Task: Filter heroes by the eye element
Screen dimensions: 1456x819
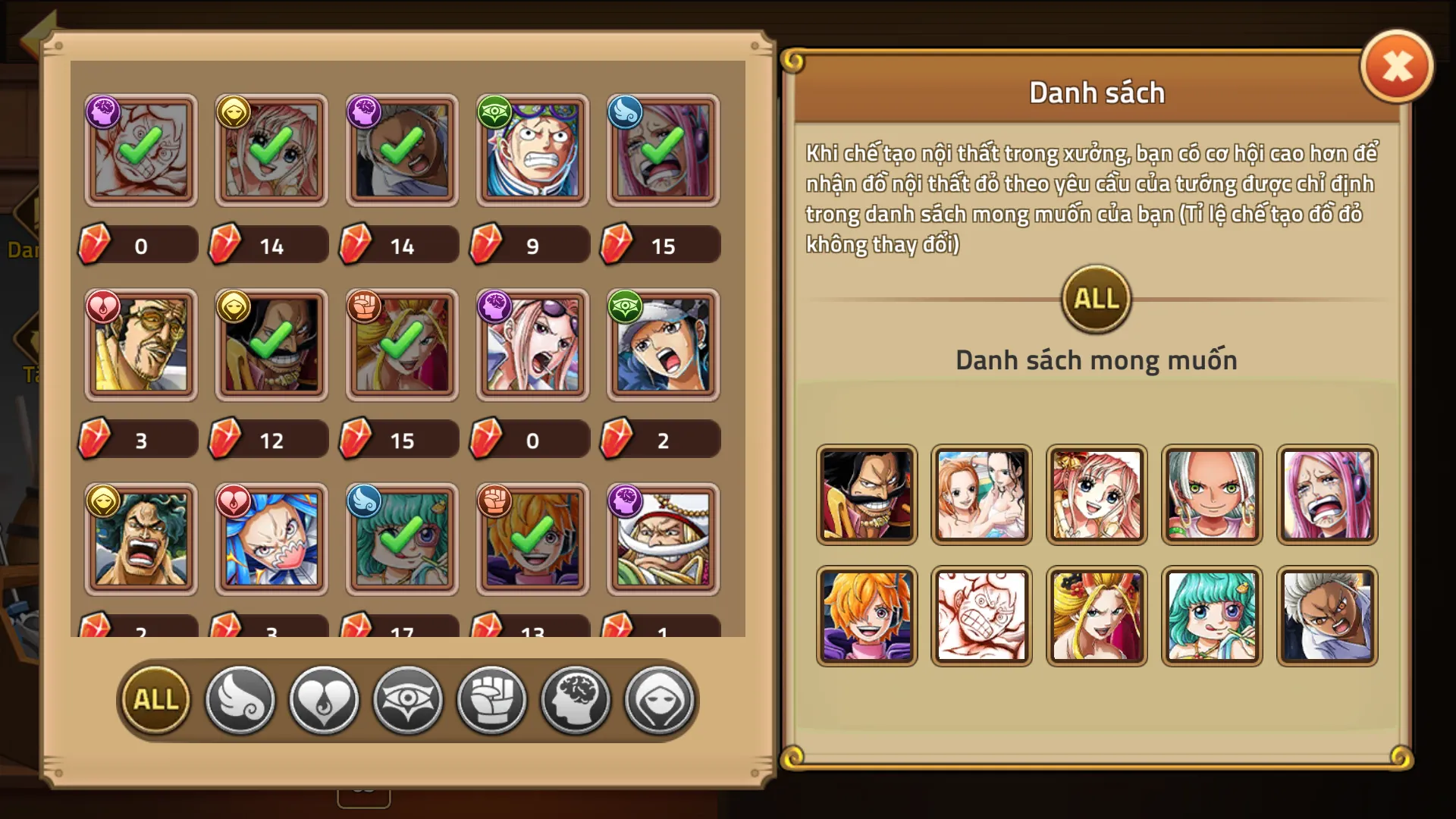Action: [406, 700]
